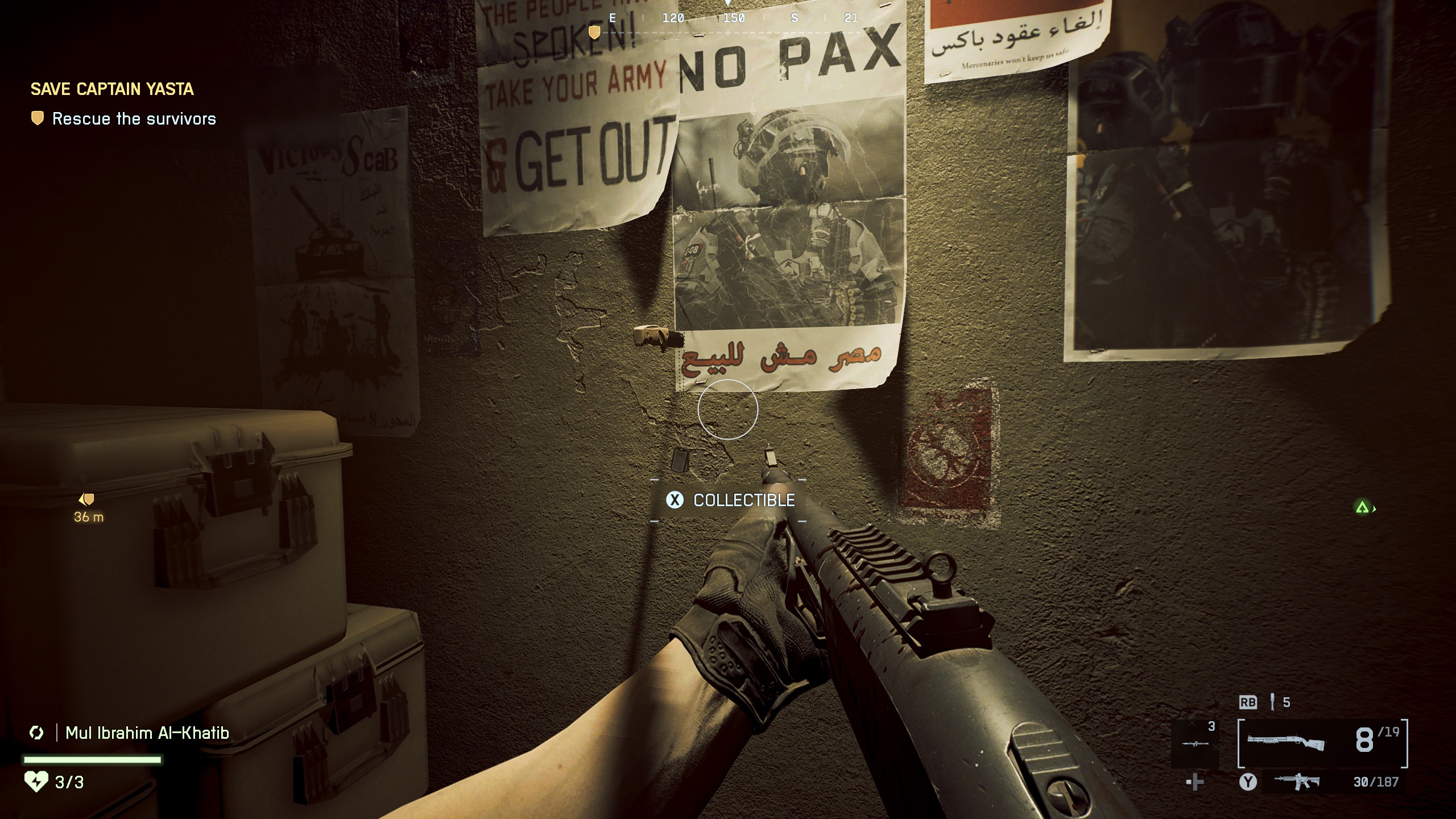Viewport: 1456px width, 819px height.
Task: Toggle the Rescue the survivors objective shield marker
Action: [36, 119]
